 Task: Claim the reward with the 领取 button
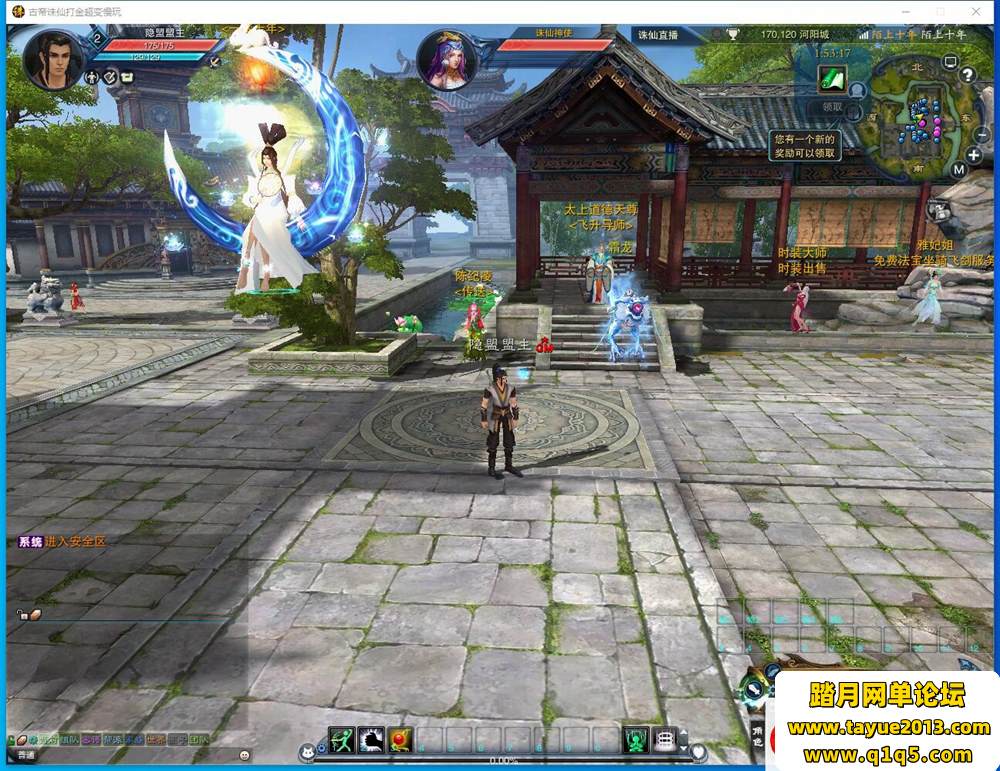[x=832, y=106]
